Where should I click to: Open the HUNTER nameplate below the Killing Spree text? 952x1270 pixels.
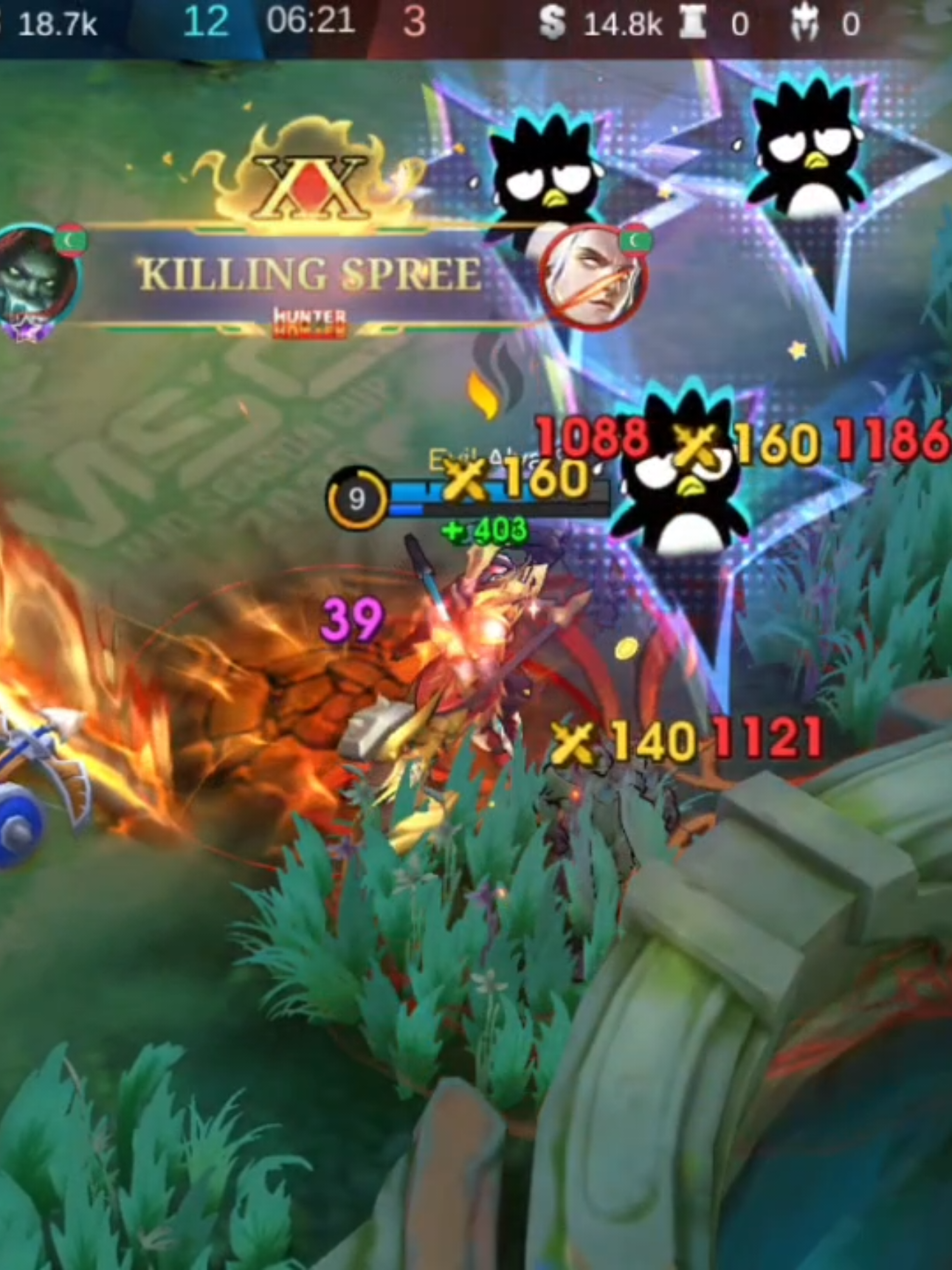point(310,316)
